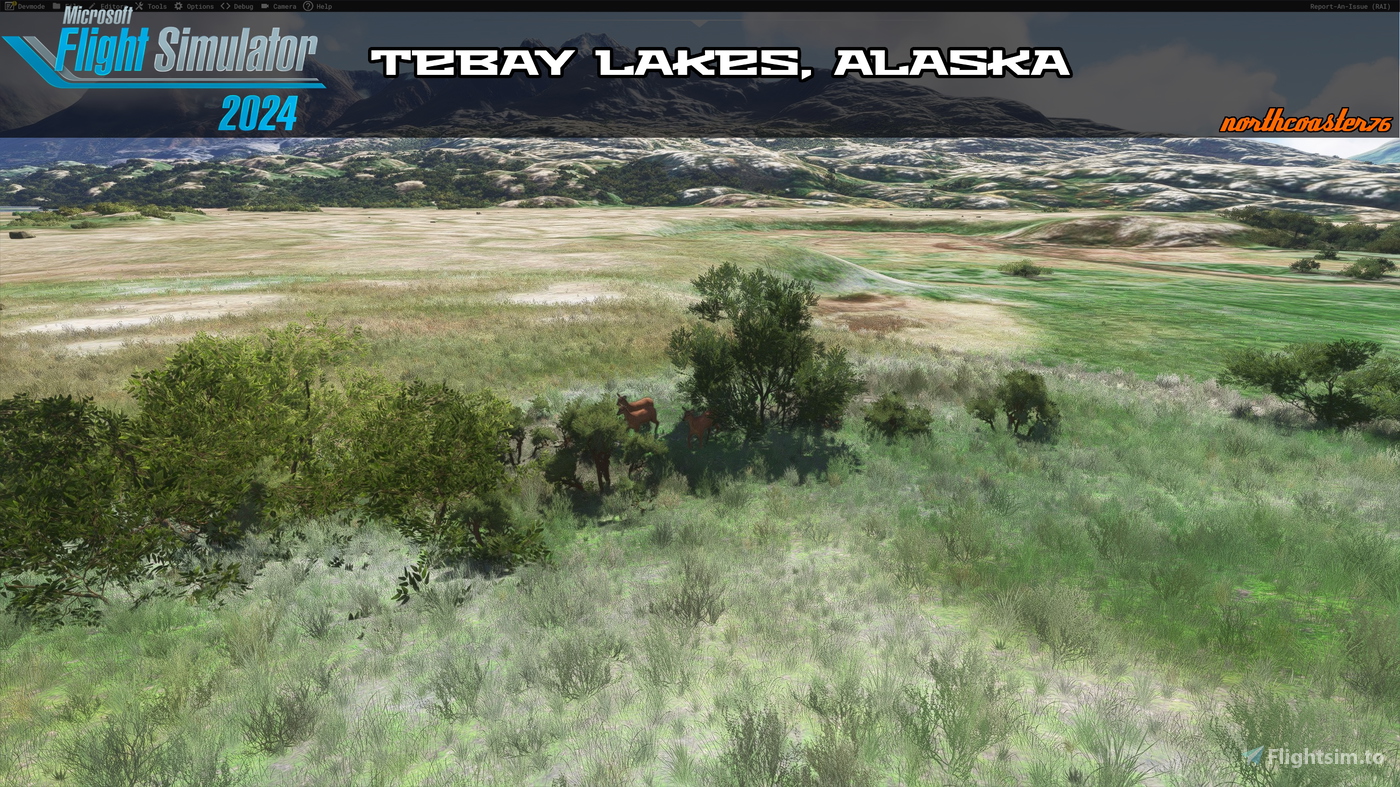1400x787 pixels.
Task: Open the Editors menu
Action: pos(112,5)
